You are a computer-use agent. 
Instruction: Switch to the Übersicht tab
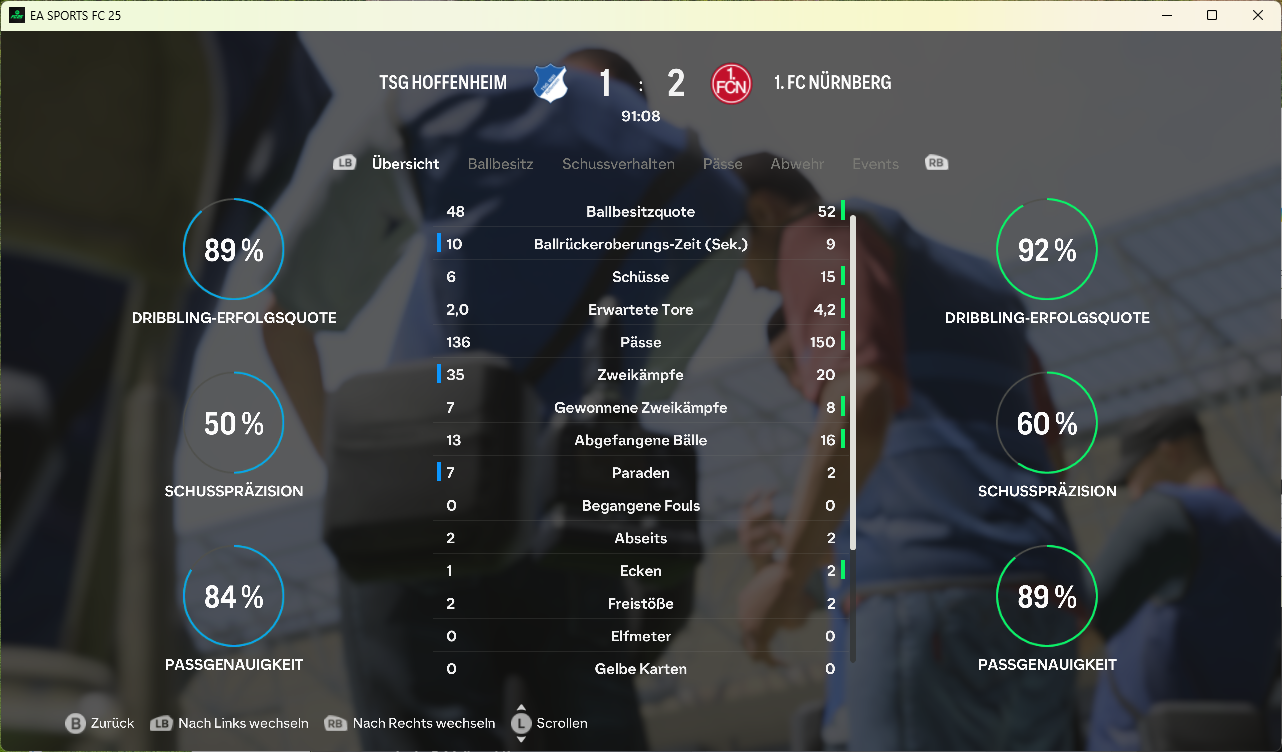(405, 164)
